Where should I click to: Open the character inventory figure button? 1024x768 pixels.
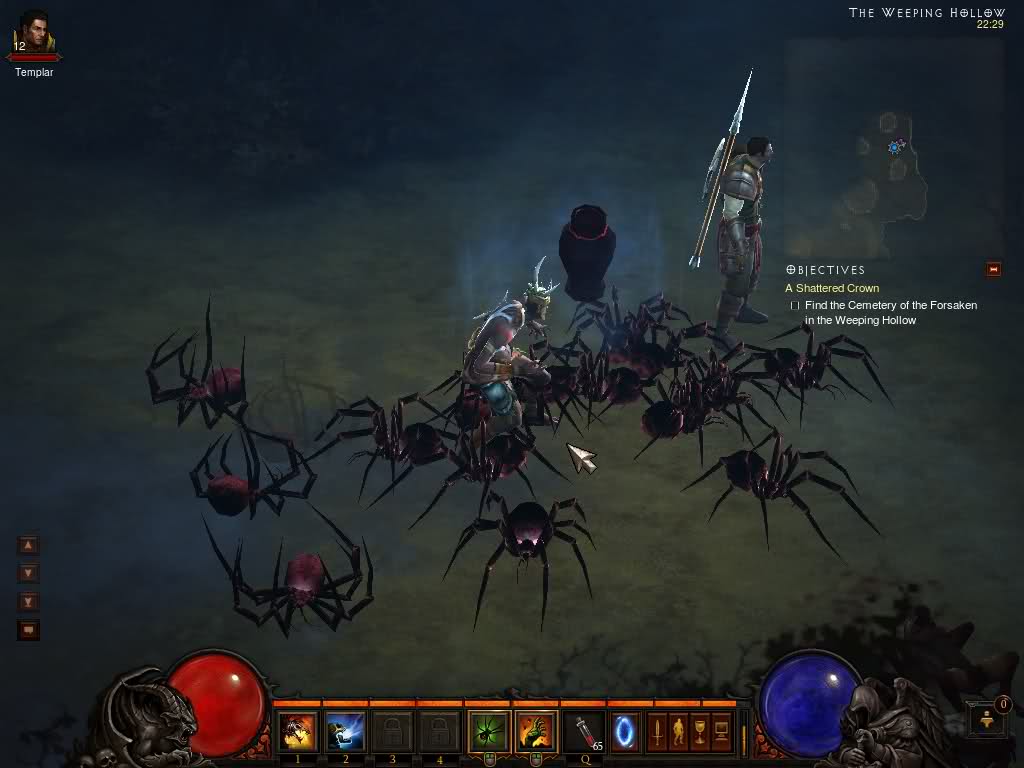(678, 732)
